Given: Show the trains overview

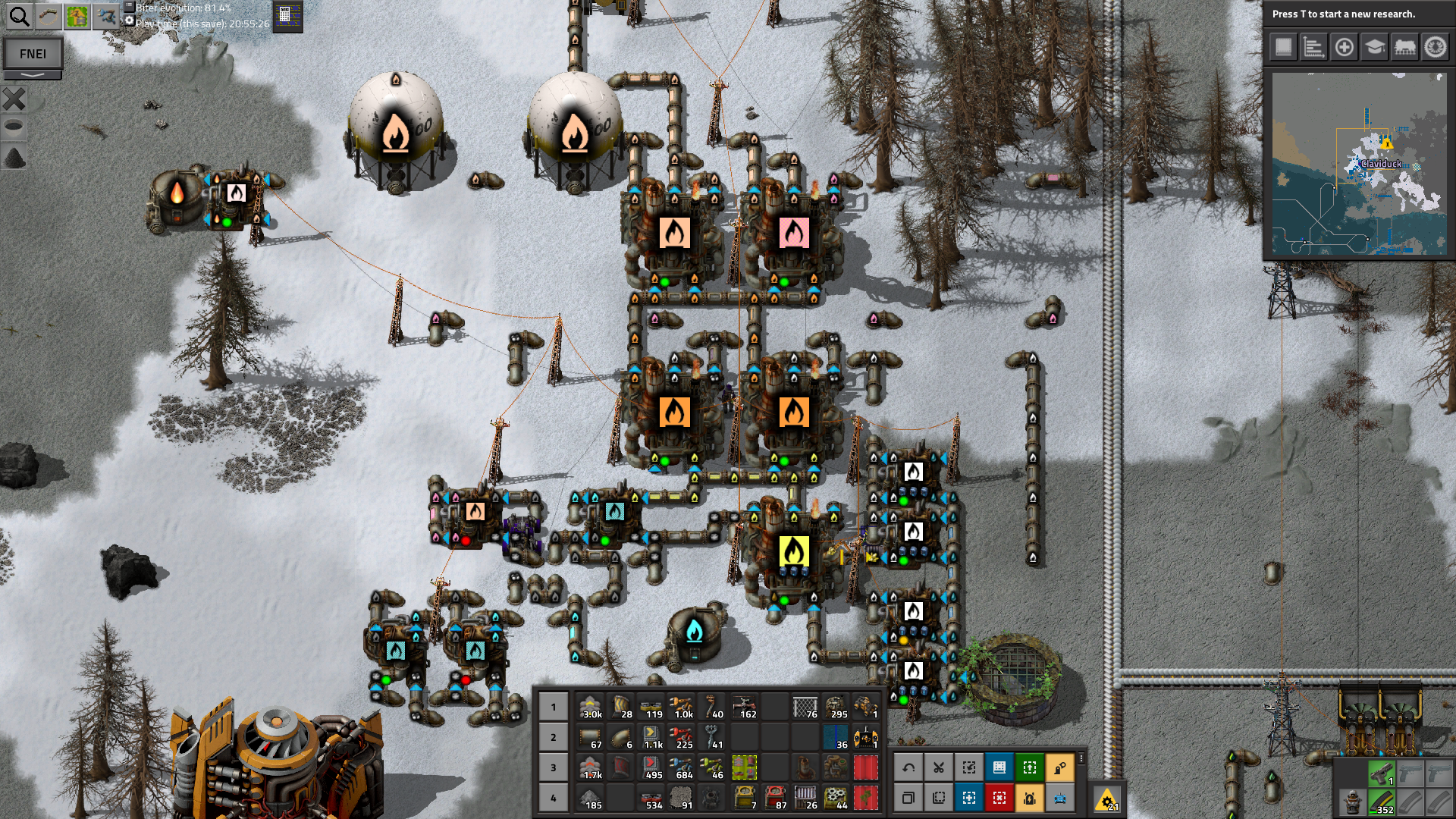Looking at the screenshot, I should pos(1404,47).
